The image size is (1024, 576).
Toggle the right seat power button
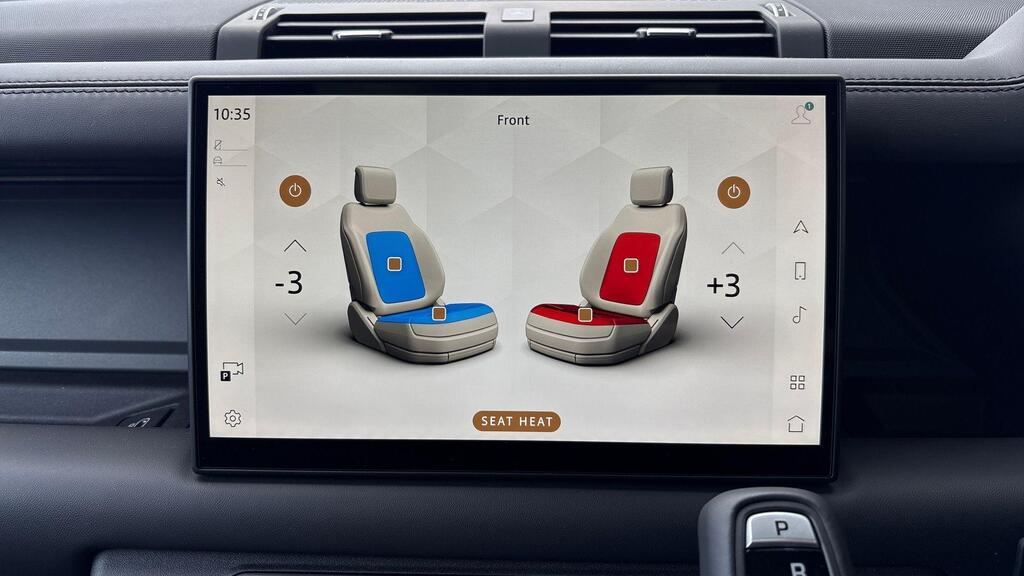(733, 192)
